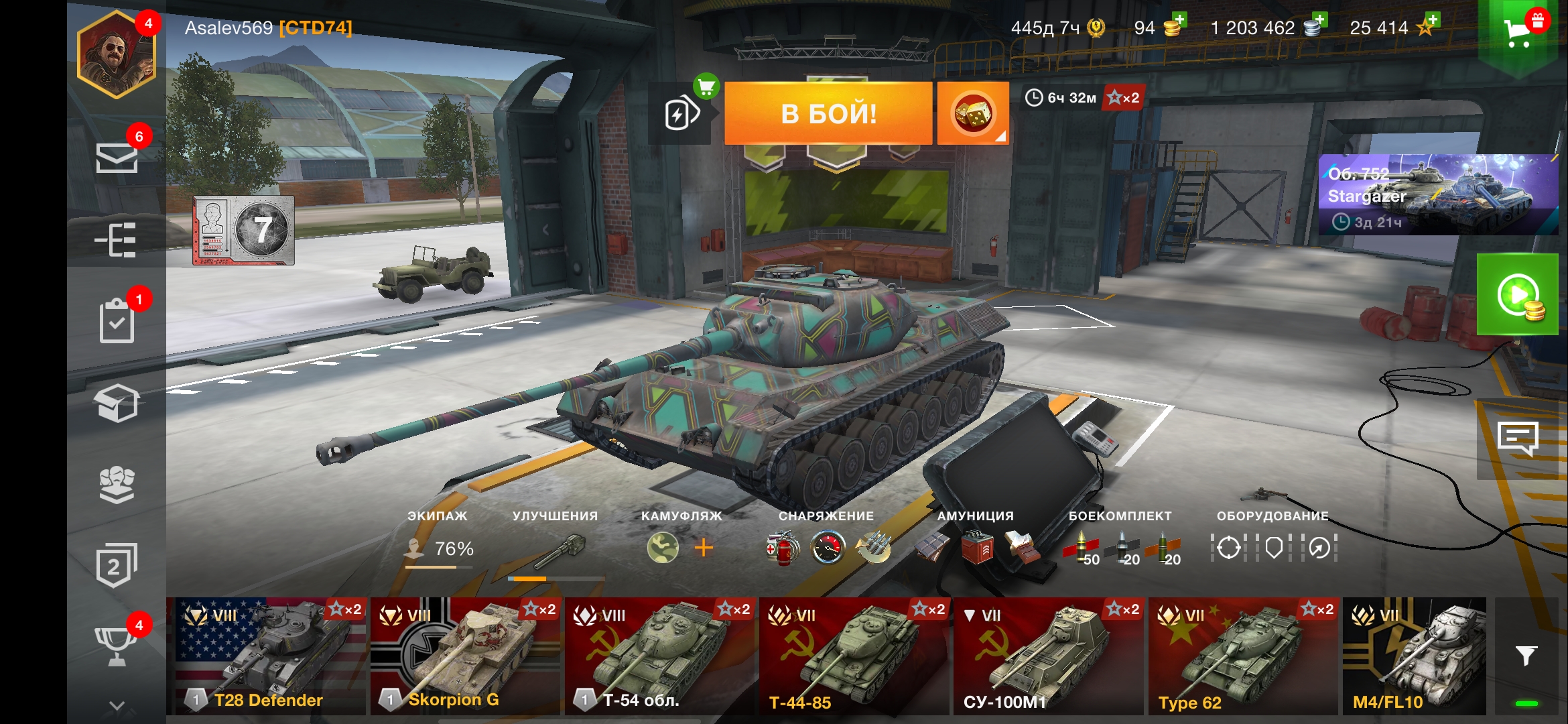Open the player profile avatar

coord(117,55)
